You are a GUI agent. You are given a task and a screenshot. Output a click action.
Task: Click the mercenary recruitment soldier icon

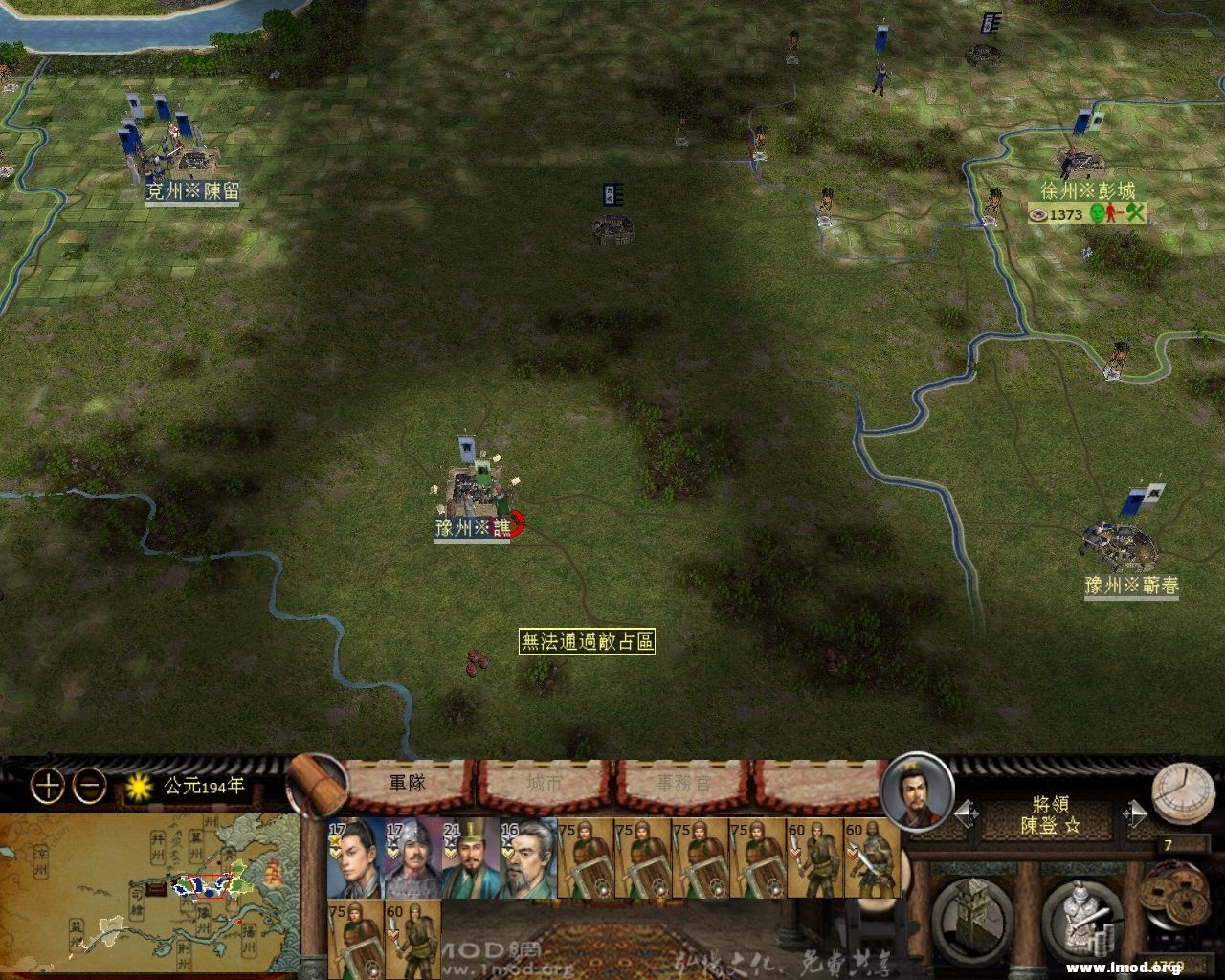[1079, 916]
